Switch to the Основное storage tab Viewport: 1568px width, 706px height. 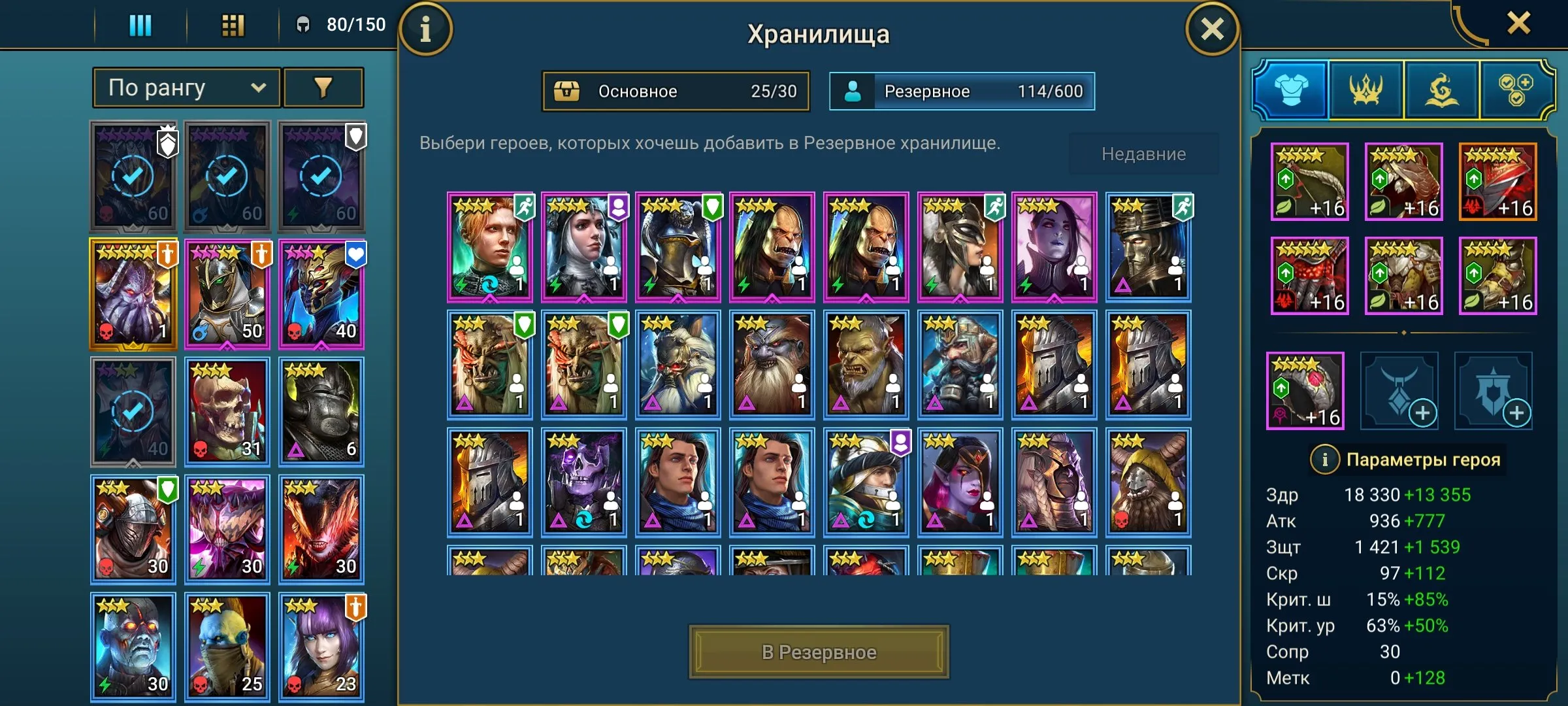[676, 92]
